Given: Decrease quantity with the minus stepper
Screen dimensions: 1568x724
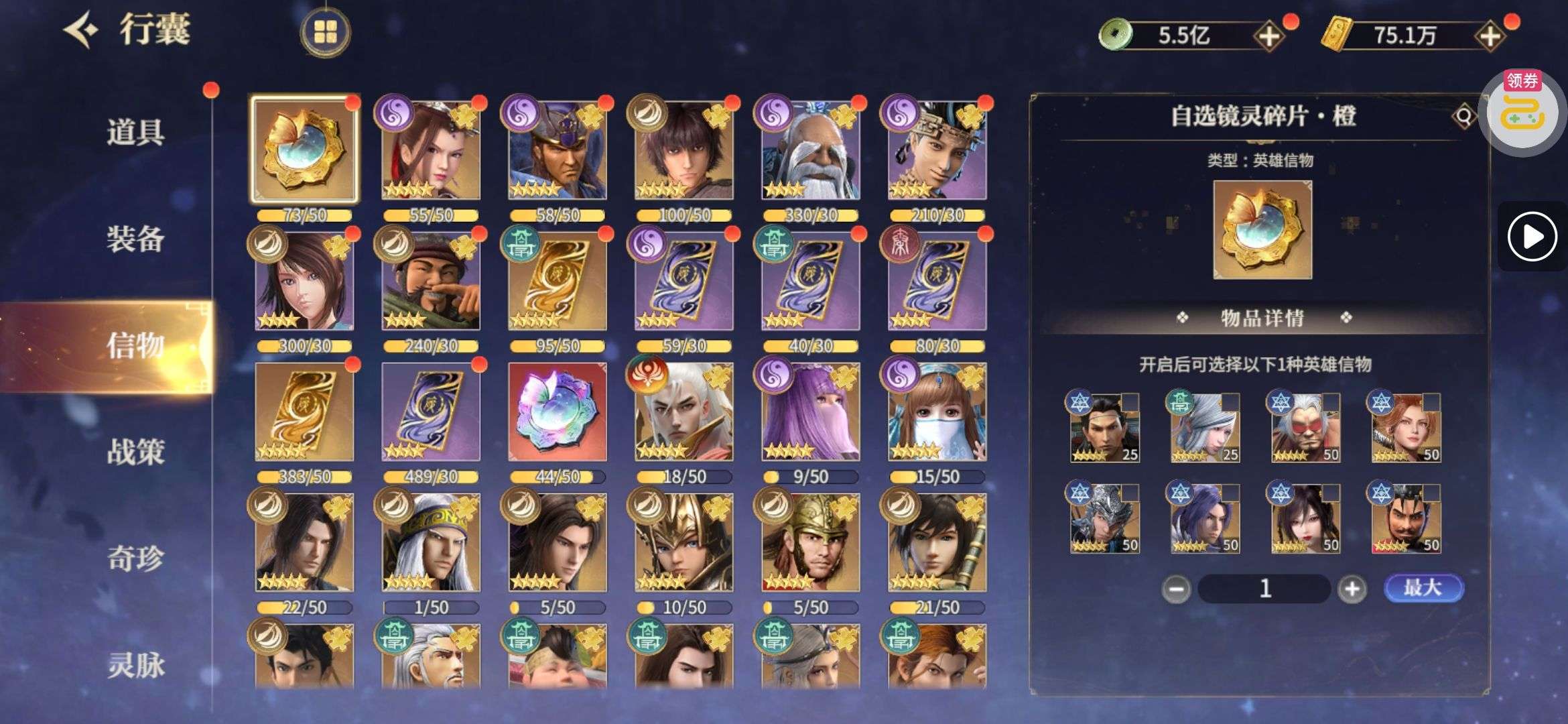Looking at the screenshot, I should click(x=1176, y=589).
